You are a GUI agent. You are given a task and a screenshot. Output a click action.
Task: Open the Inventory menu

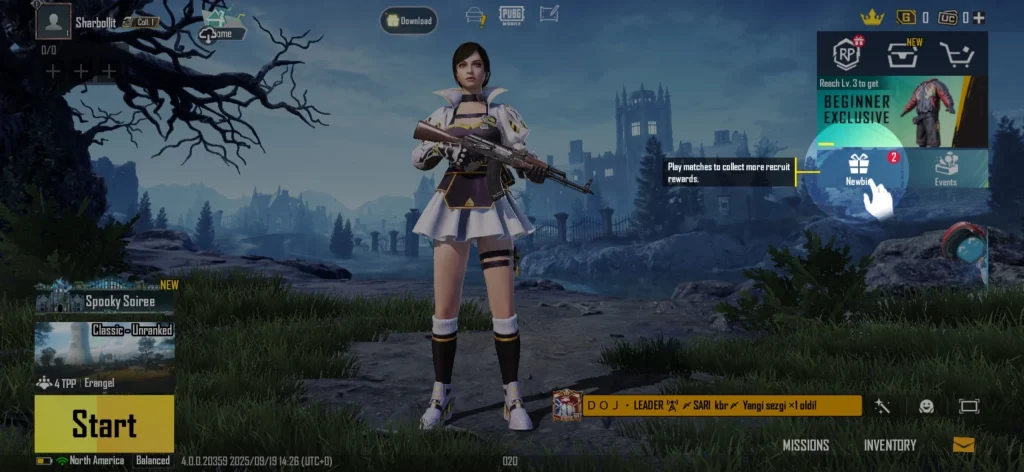coord(889,445)
